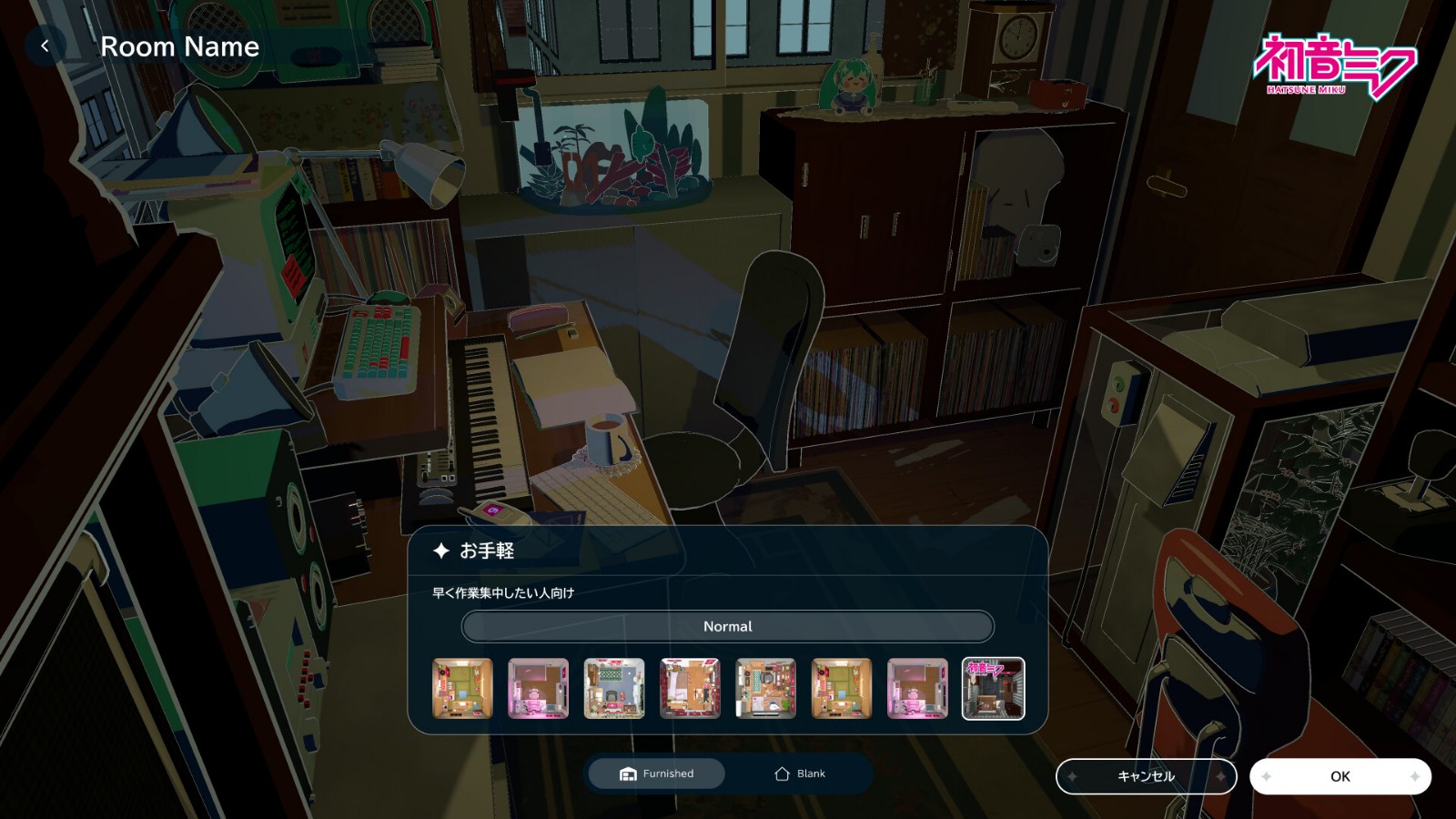Switch to the Blank room option

point(799,773)
